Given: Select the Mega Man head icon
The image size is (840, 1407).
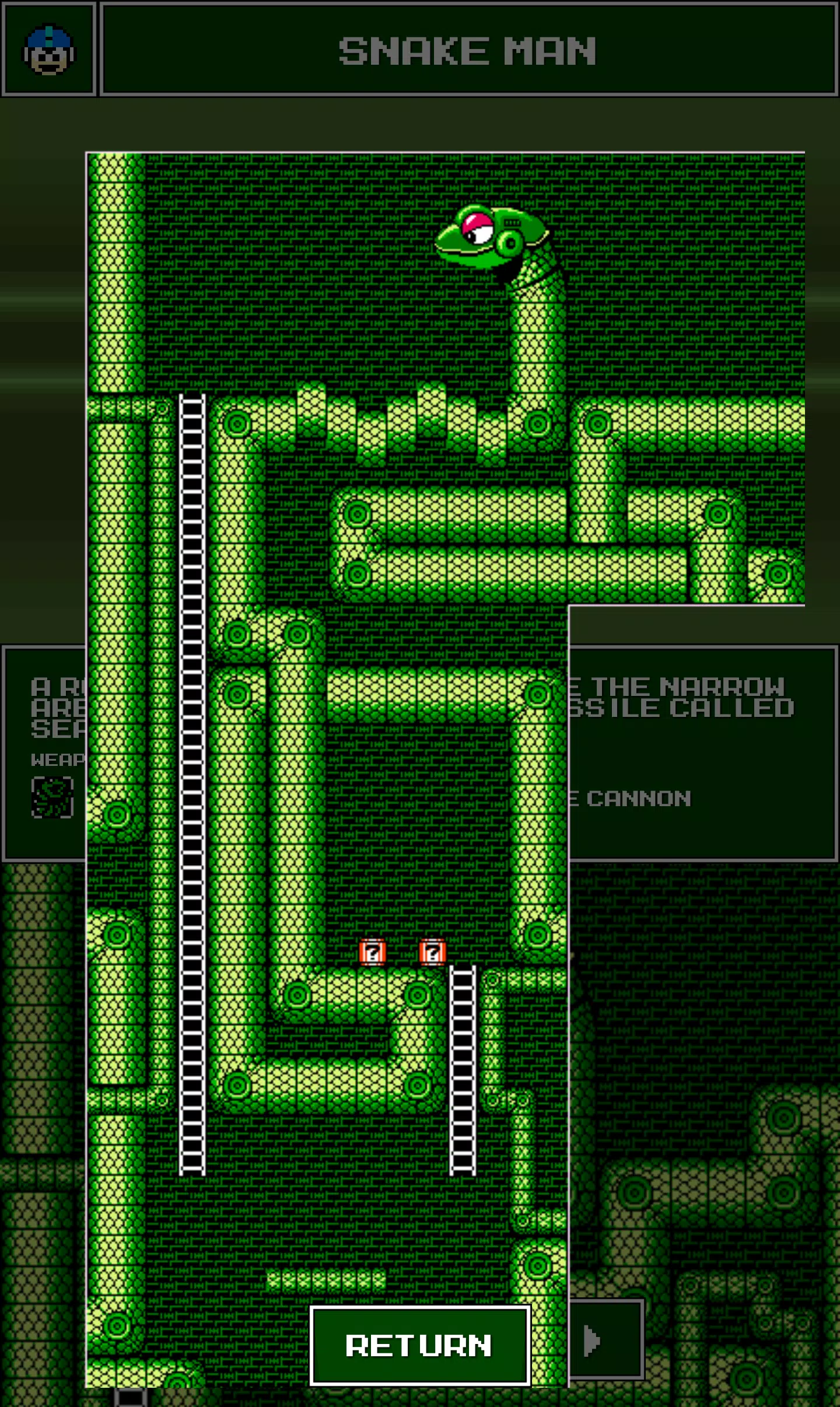Looking at the screenshot, I should 49,50.
